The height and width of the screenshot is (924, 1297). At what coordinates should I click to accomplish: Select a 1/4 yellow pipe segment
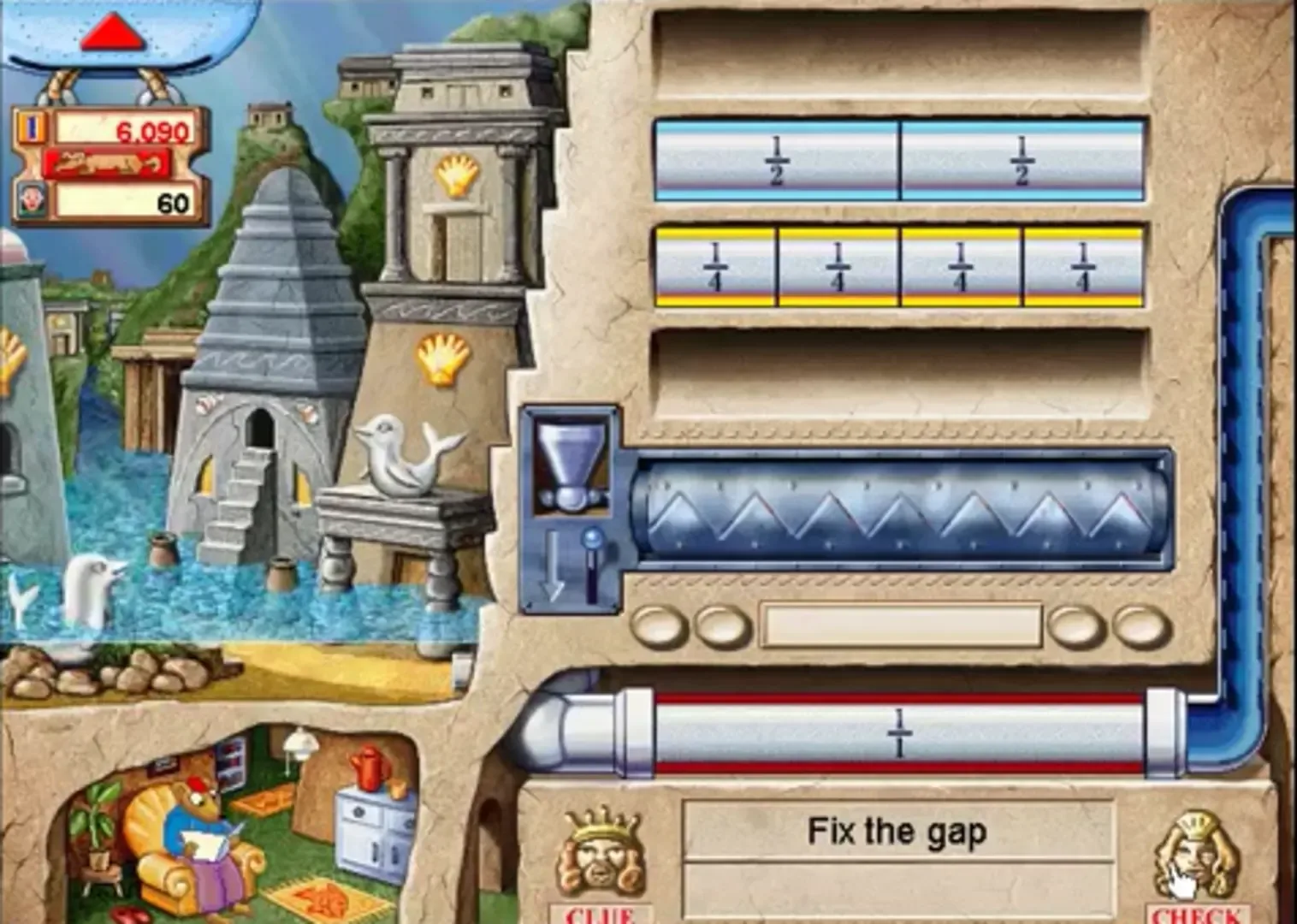(717, 265)
